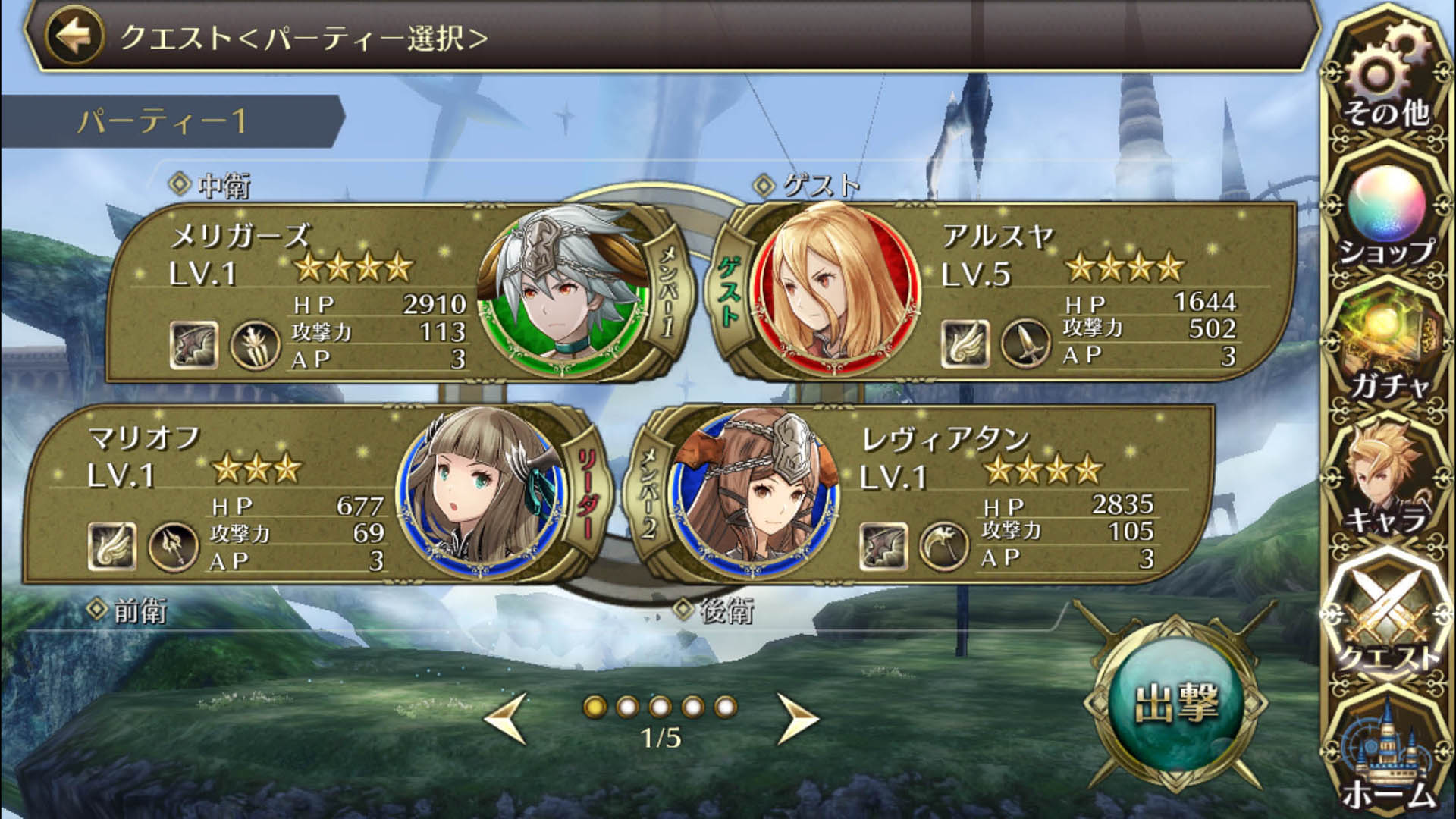Jump to the fifth party page dot
1456x819 pixels.
(x=725, y=707)
